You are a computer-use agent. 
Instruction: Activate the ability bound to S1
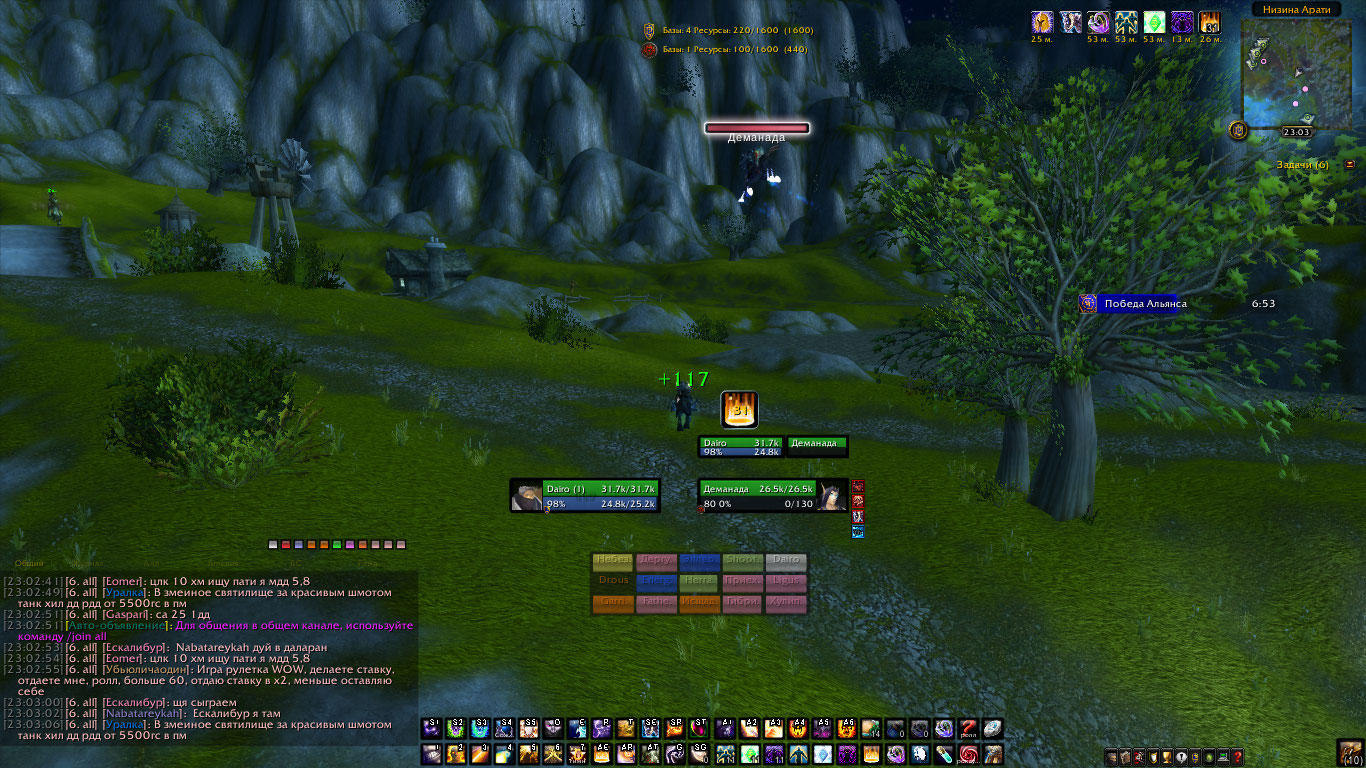432,729
